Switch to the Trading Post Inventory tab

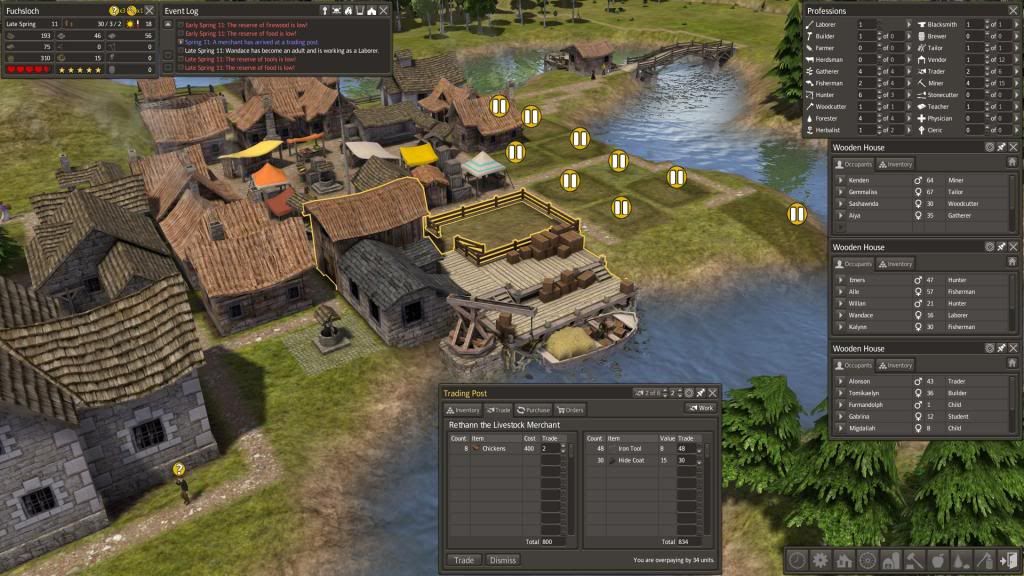coord(465,409)
